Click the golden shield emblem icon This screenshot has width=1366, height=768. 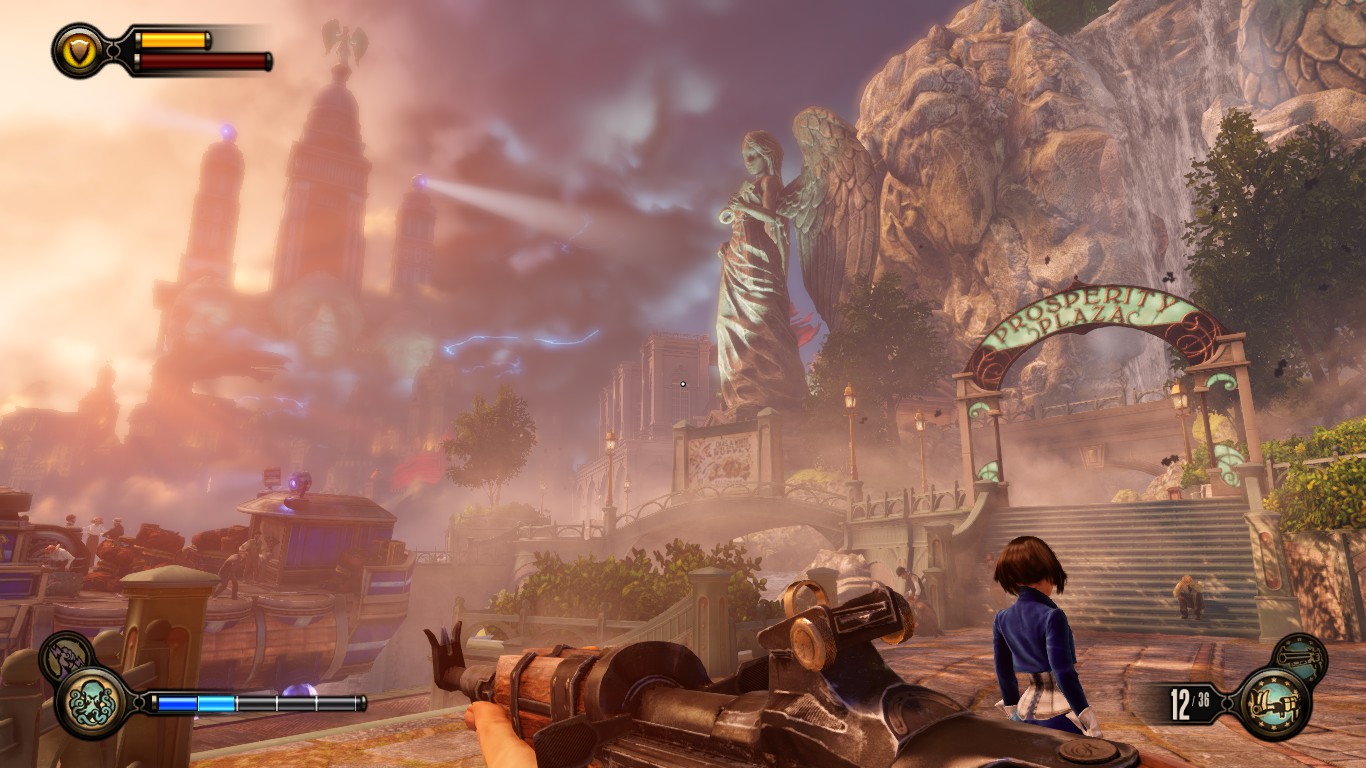point(79,50)
